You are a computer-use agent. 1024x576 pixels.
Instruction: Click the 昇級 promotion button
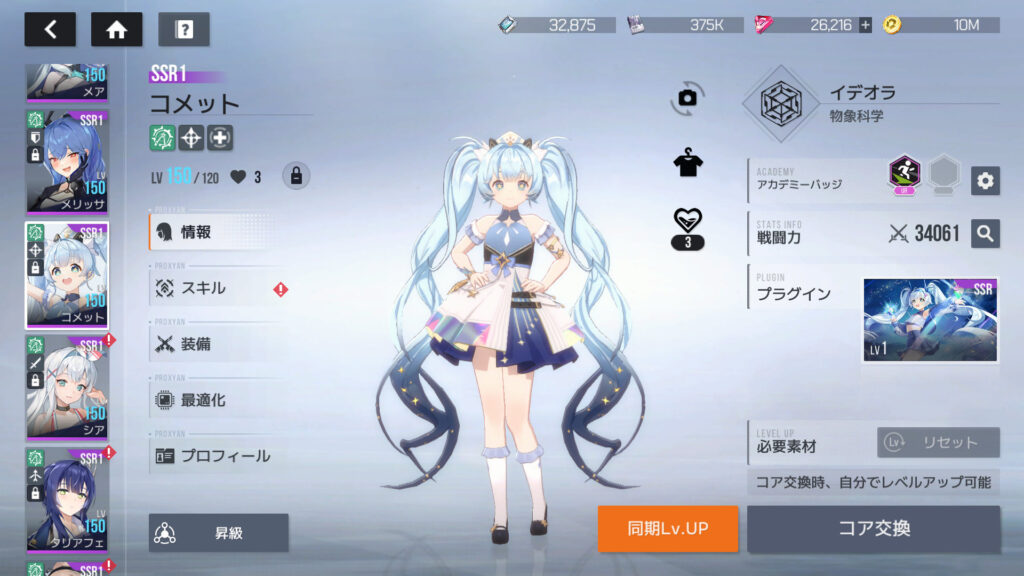pyautogui.click(x=219, y=533)
